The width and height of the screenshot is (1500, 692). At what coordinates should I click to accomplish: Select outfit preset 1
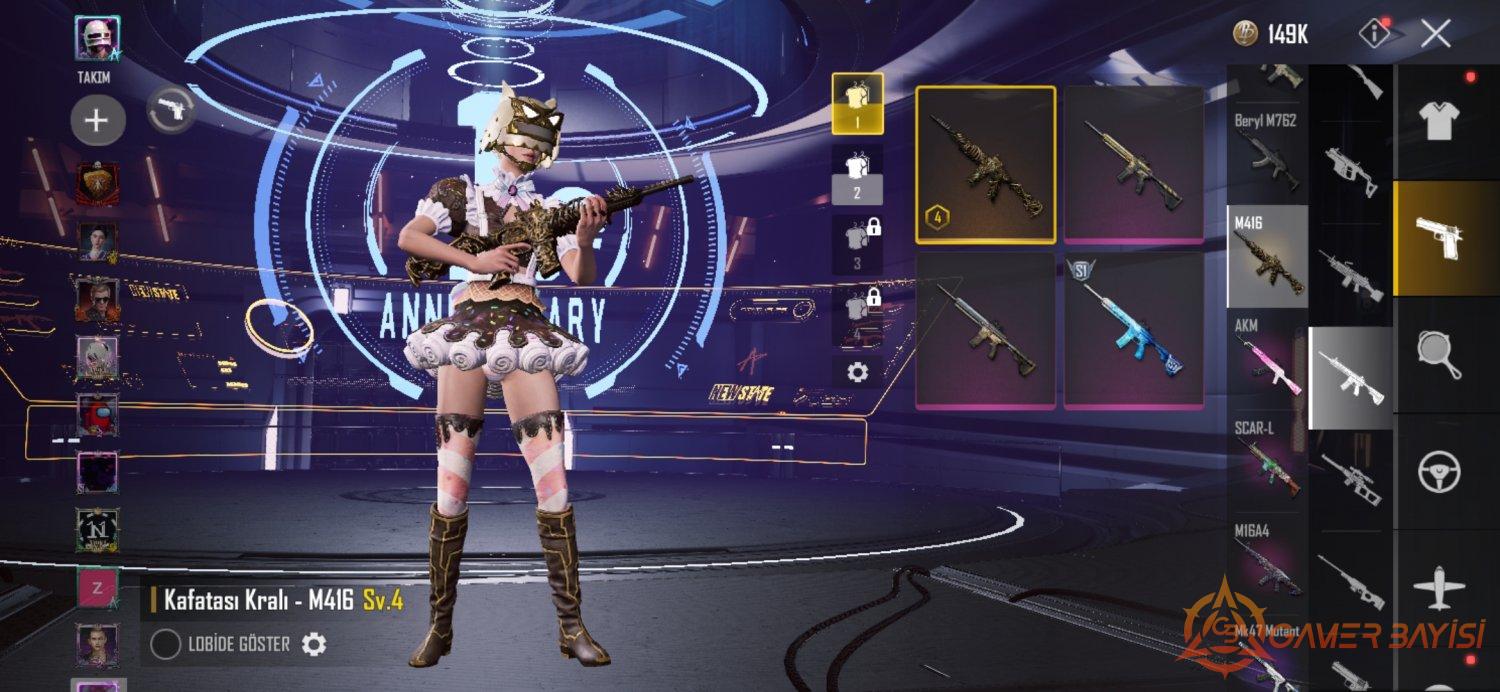tap(857, 103)
